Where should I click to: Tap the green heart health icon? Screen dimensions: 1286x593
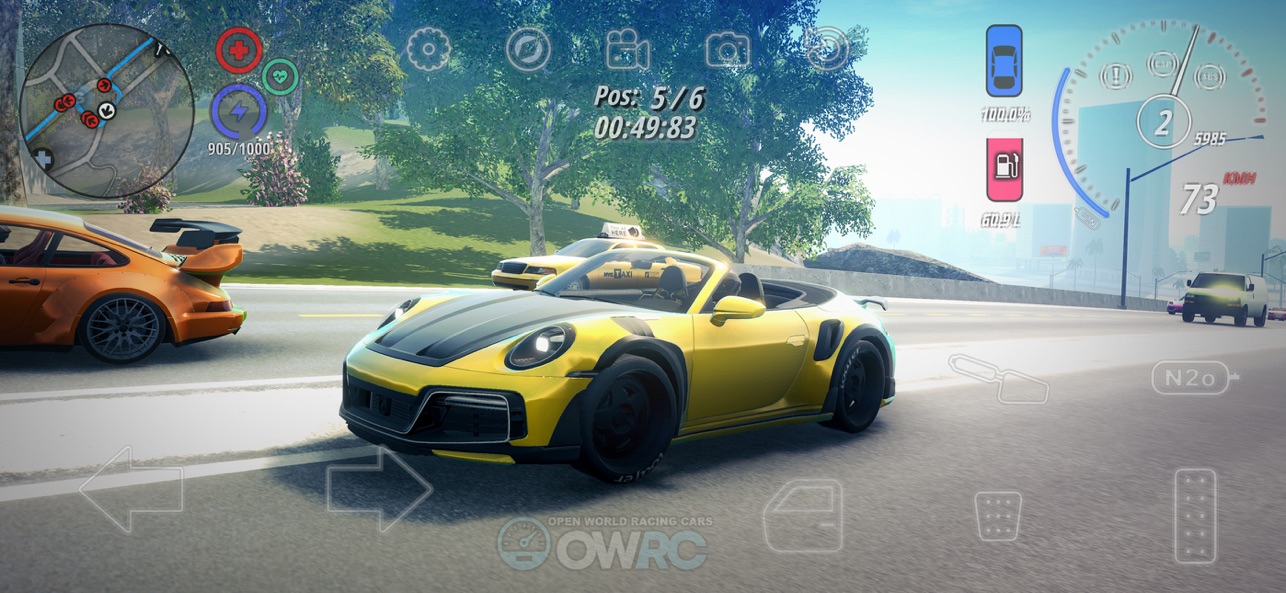point(281,76)
